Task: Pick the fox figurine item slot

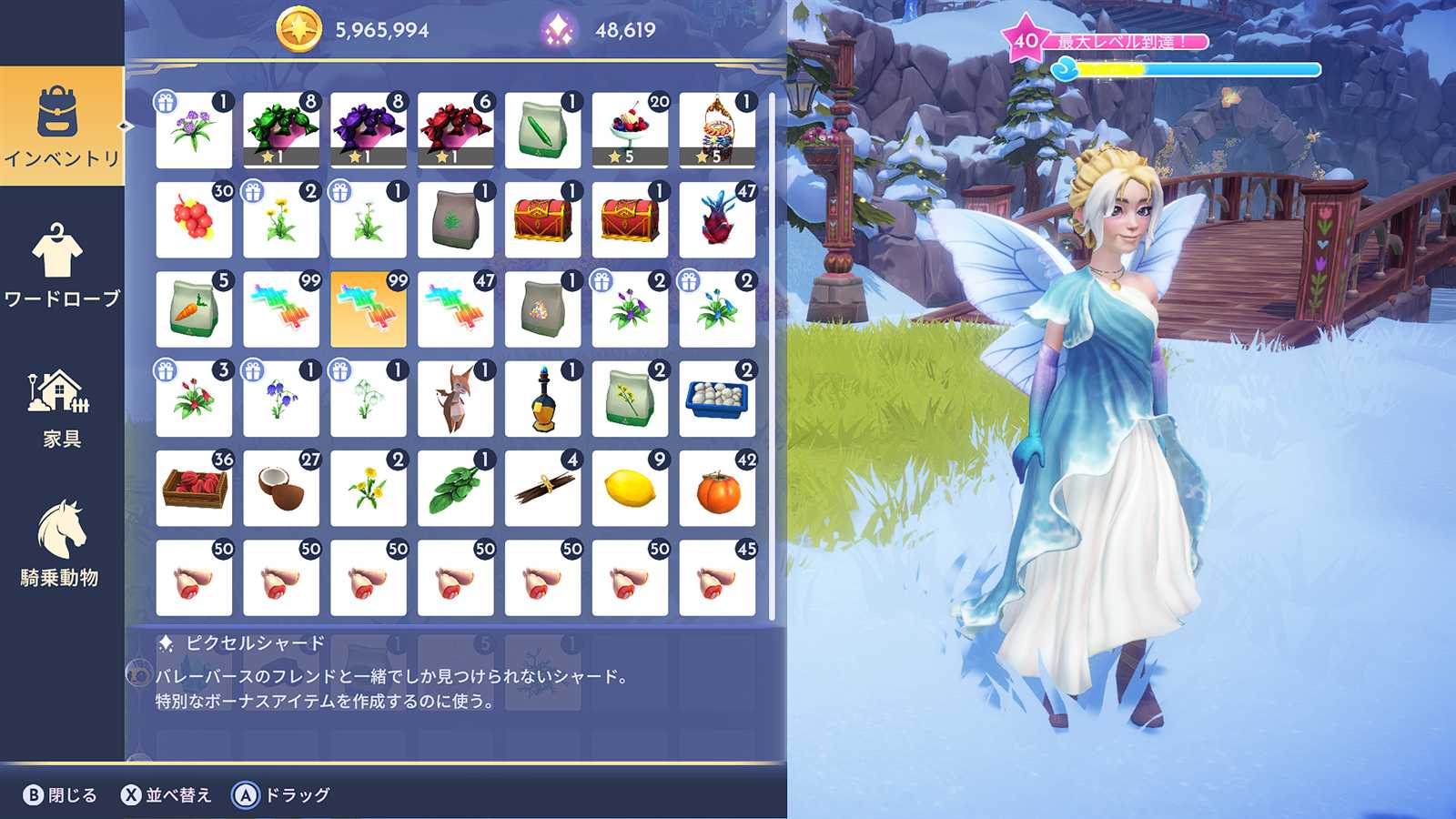Action: coord(456,399)
